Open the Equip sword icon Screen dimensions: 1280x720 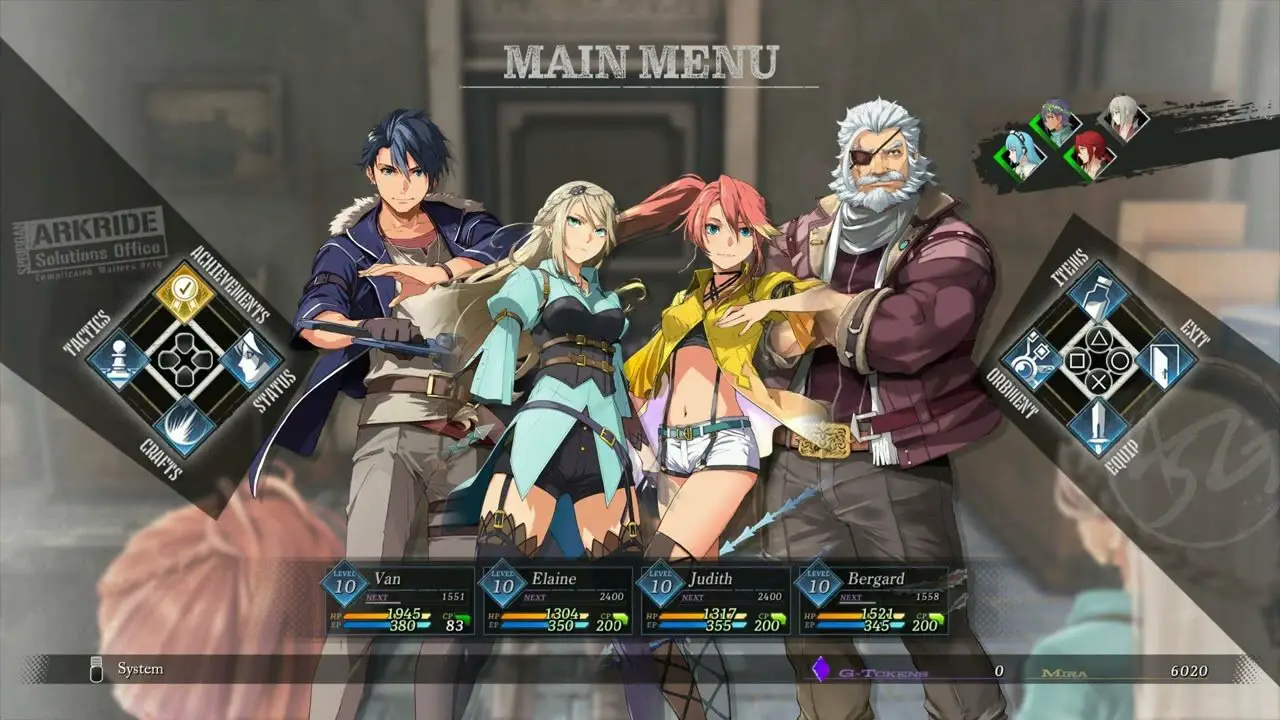(x=1098, y=426)
